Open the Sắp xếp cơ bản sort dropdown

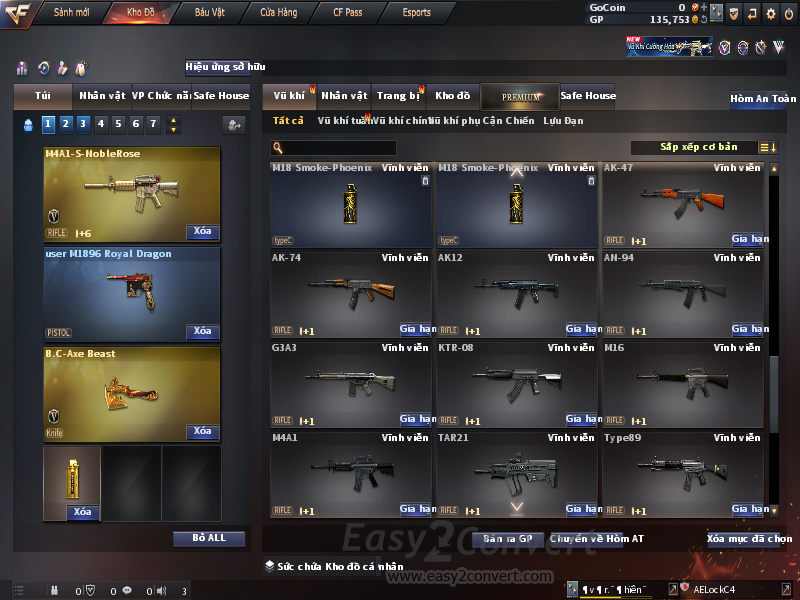(x=699, y=147)
